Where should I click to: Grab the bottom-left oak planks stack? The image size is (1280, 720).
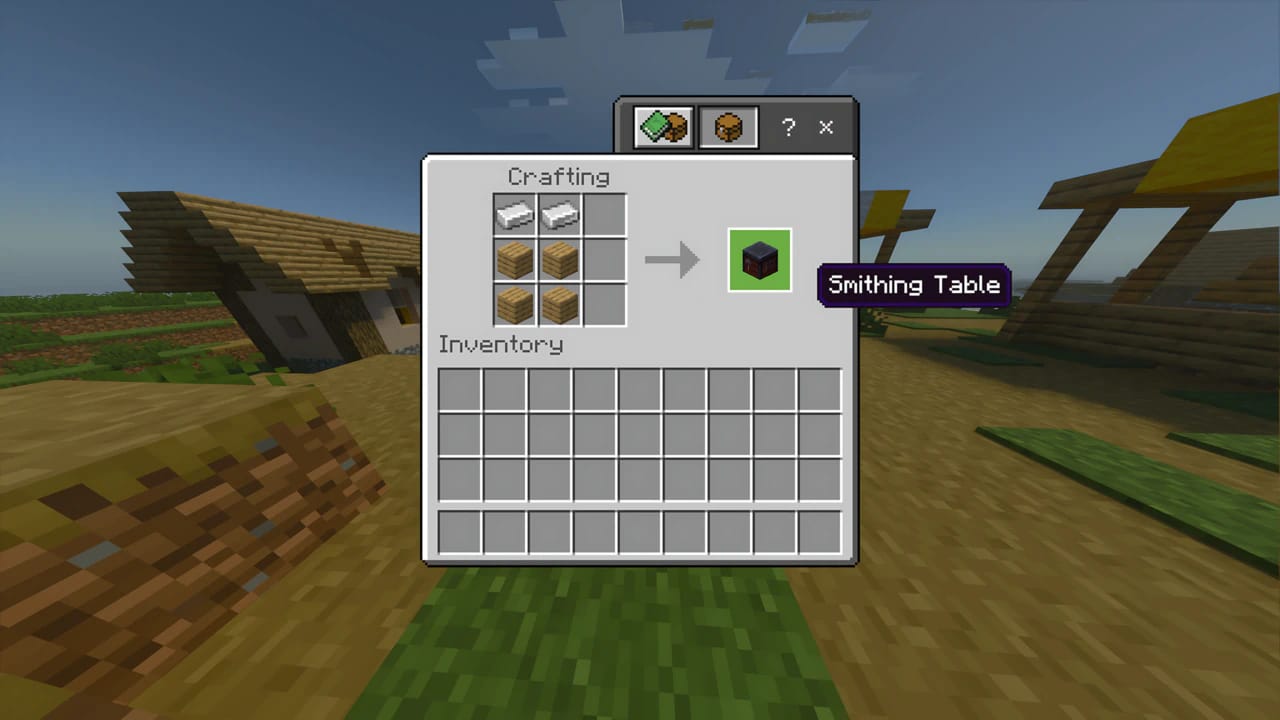(514, 305)
